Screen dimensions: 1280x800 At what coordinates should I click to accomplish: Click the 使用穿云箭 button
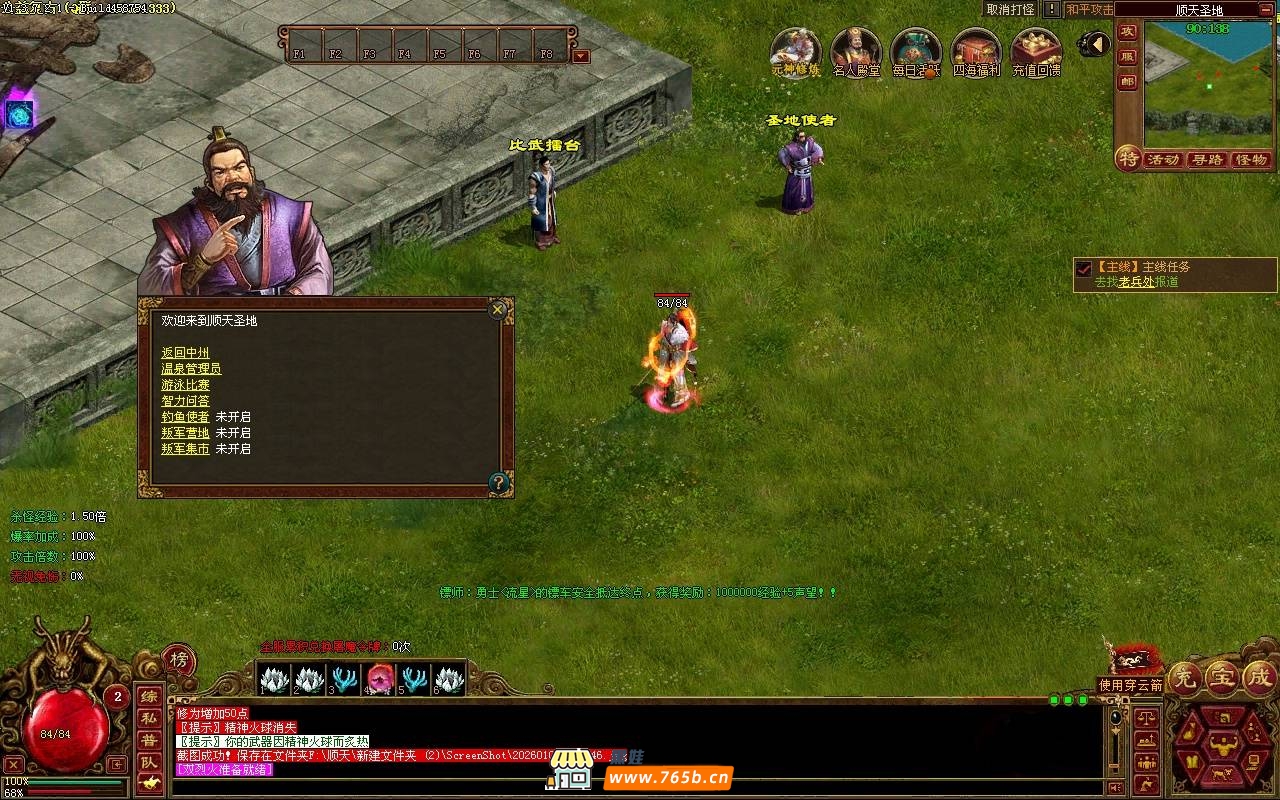click(x=1130, y=685)
